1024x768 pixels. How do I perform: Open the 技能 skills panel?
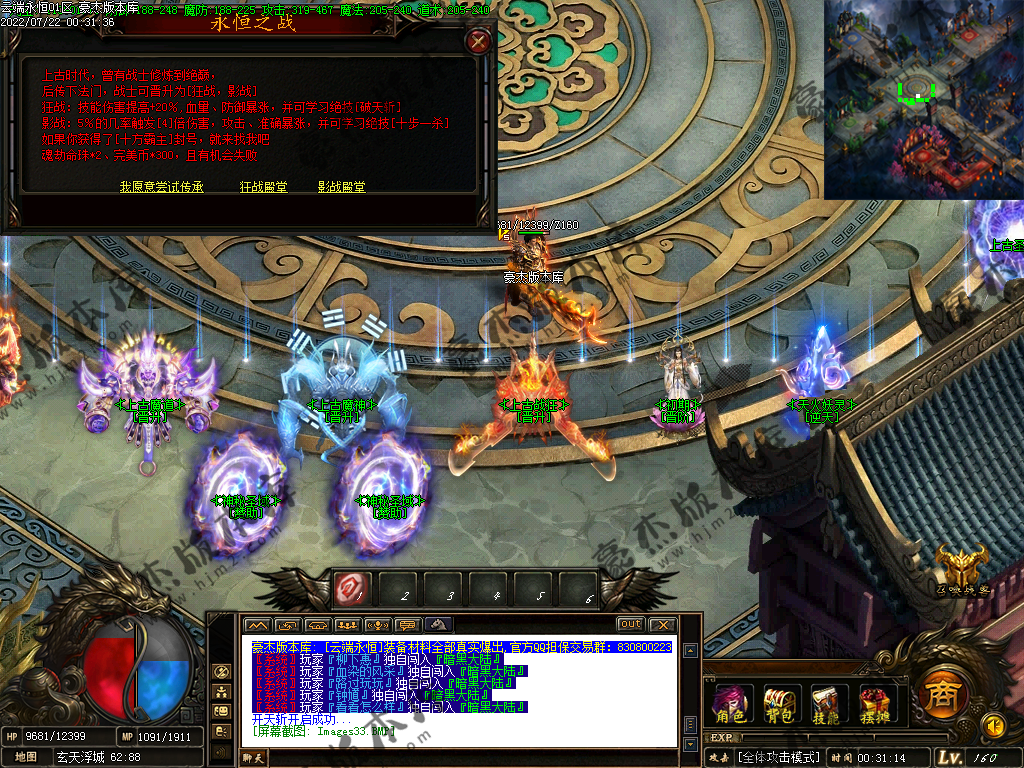[x=826, y=704]
